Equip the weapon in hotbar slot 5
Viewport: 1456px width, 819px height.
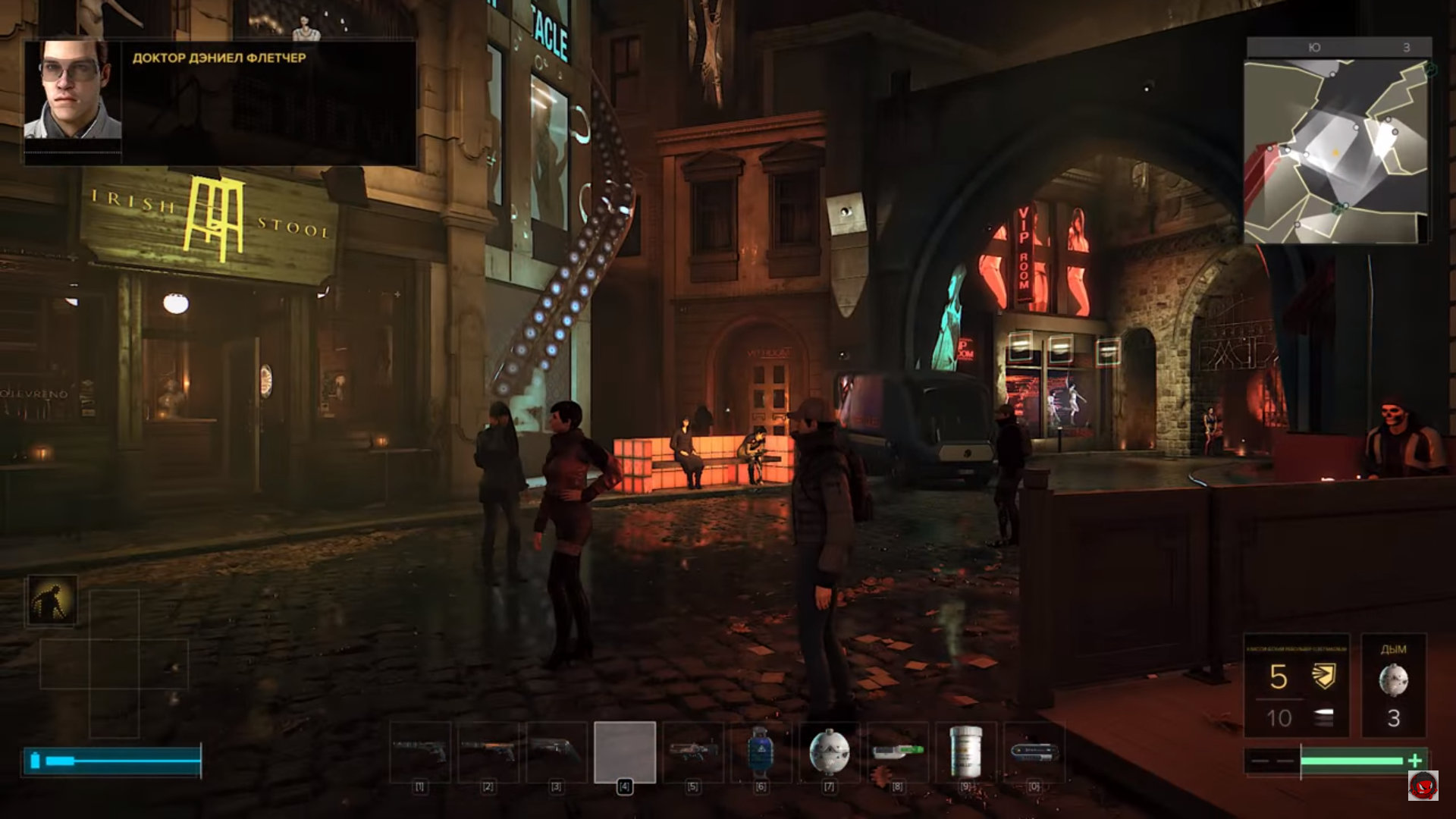693,752
